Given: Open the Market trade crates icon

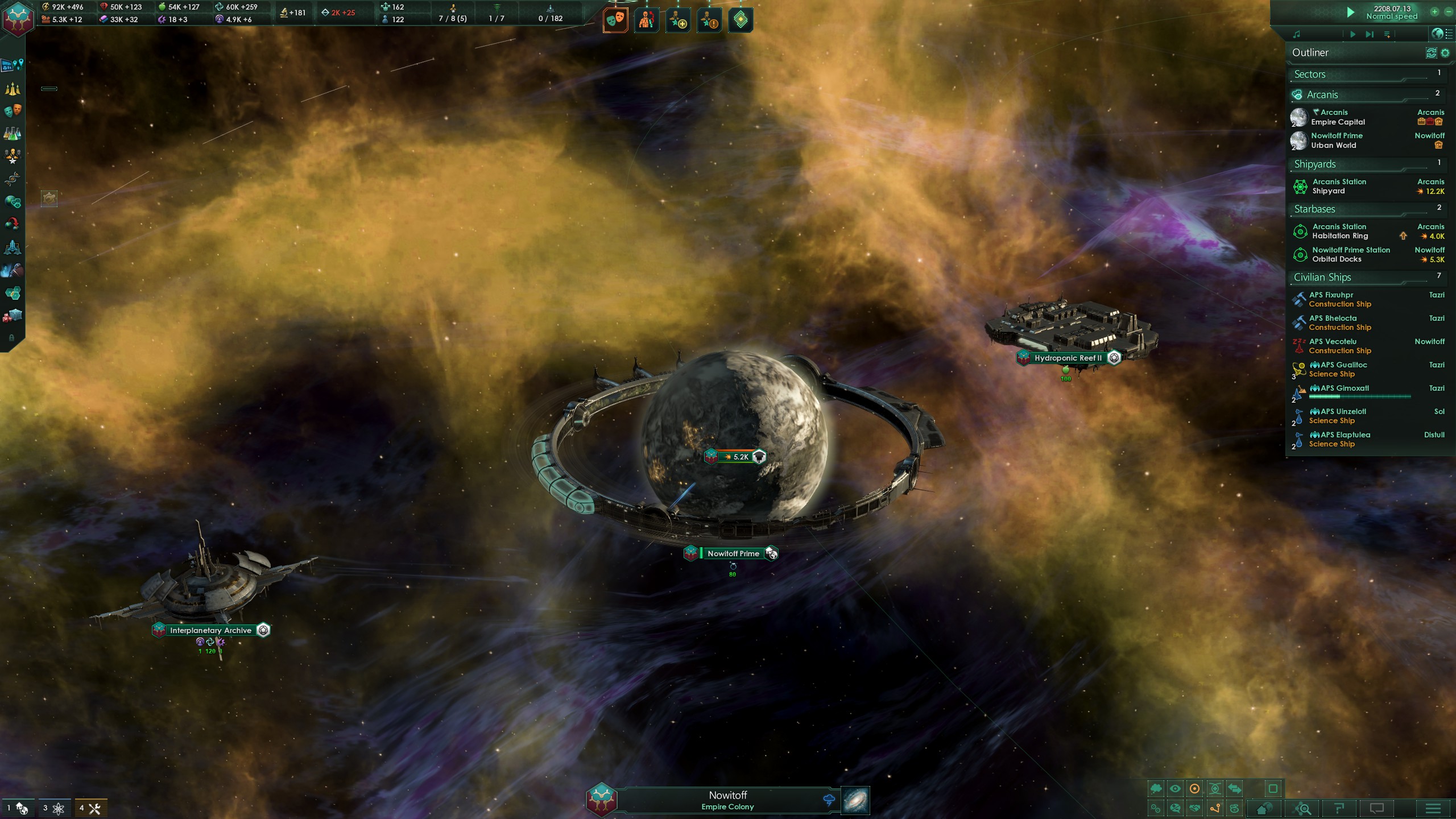Looking at the screenshot, I should pos(13,316).
